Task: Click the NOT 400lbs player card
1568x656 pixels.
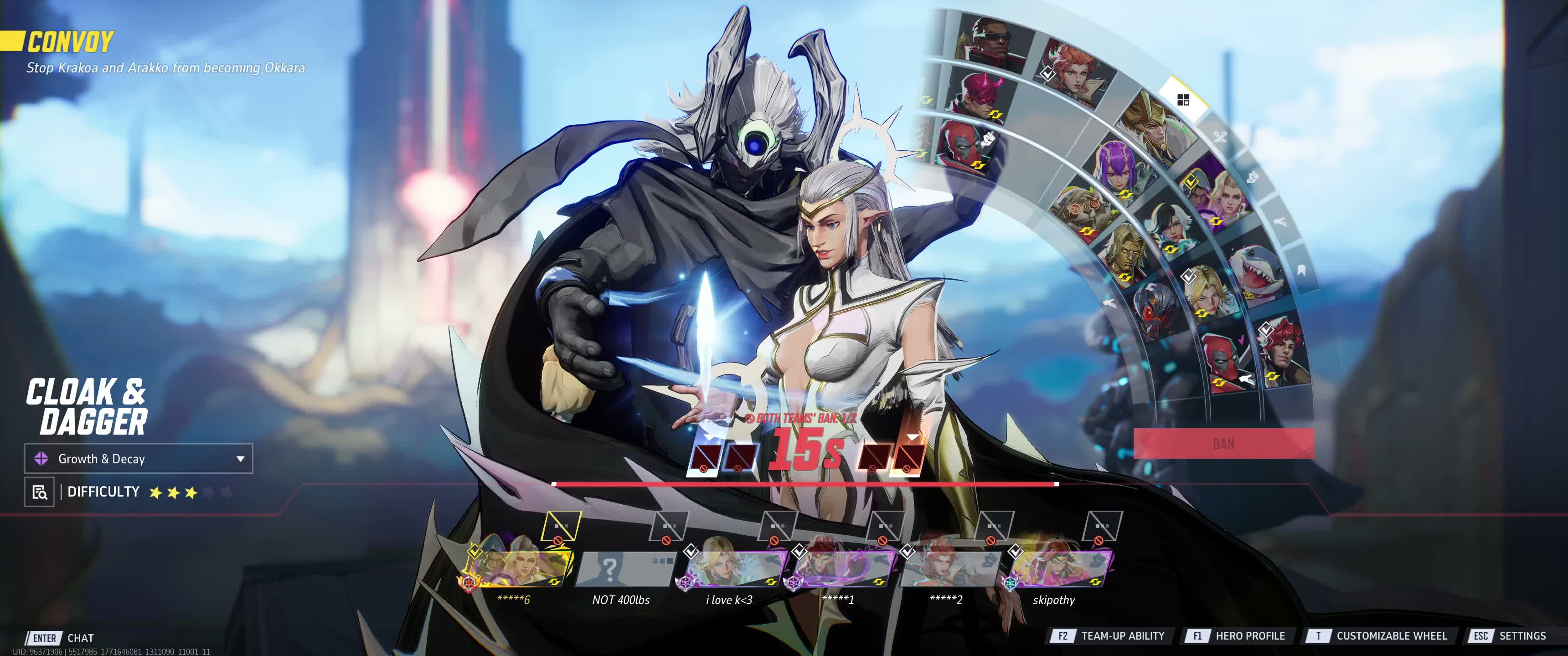Action: click(x=623, y=569)
